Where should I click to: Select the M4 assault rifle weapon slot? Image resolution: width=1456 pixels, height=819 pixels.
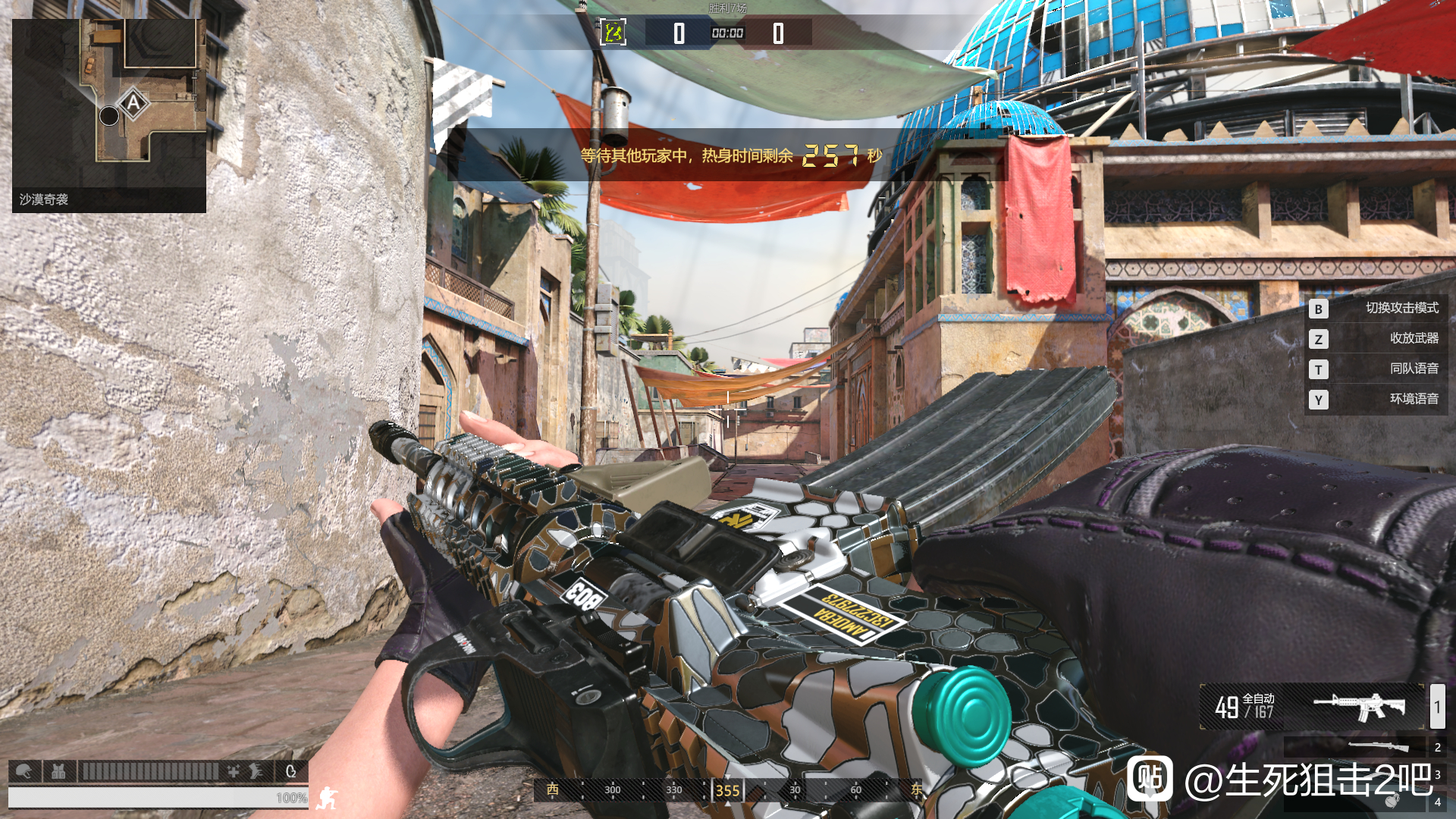[1357, 707]
